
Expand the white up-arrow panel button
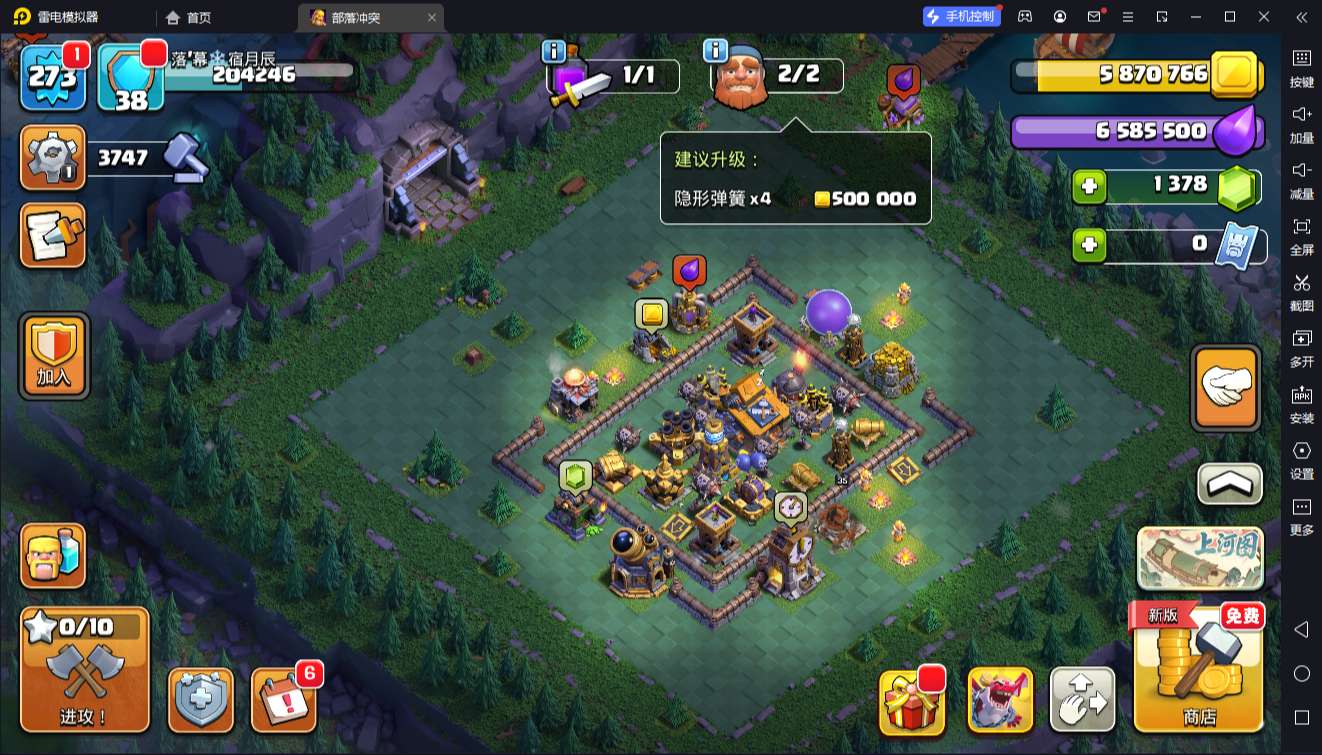point(1229,484)
